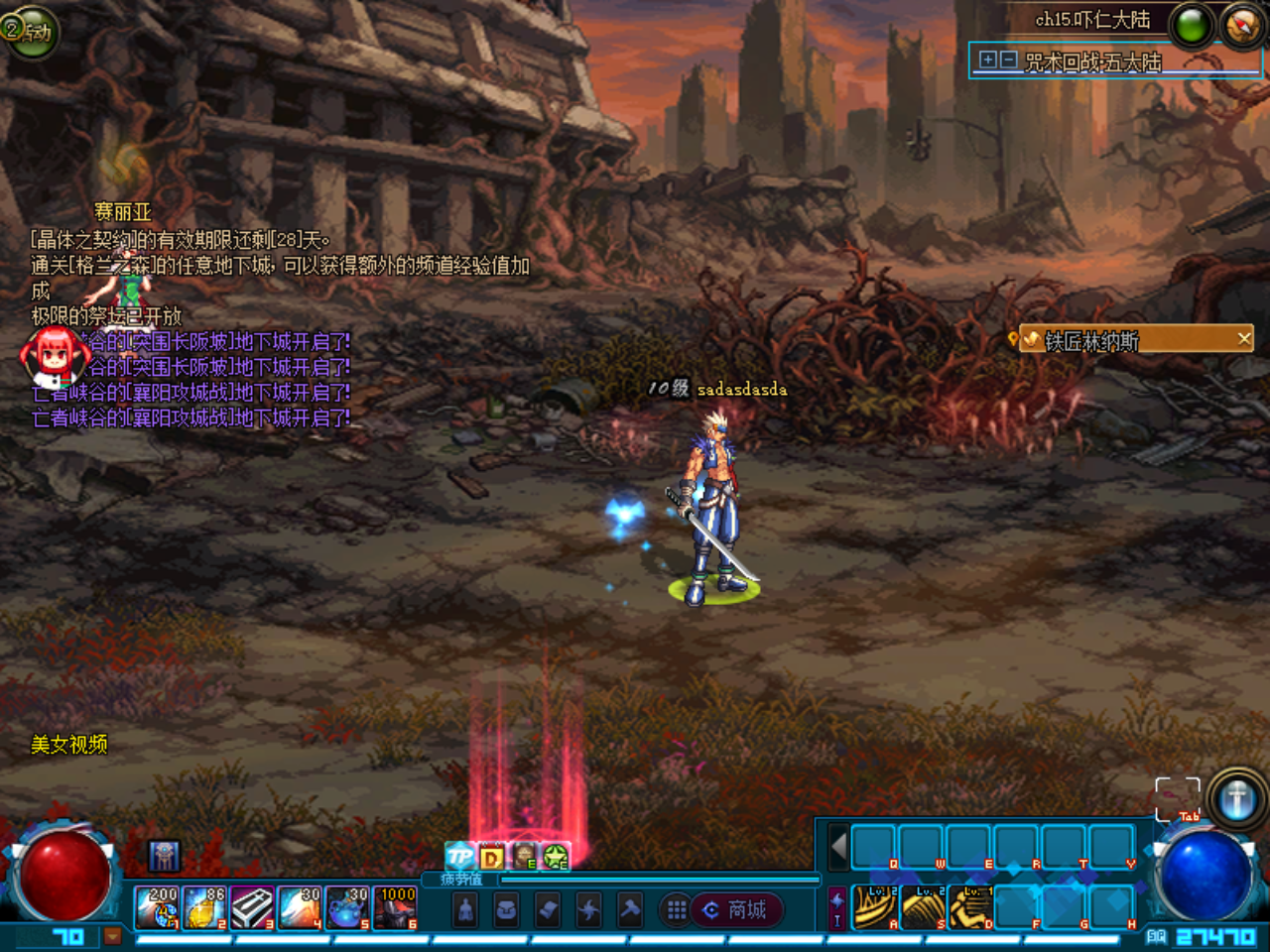The image size is (1270, 952).
Task: Open the yellow D calendar icon
Action: (x=492, y=856)
